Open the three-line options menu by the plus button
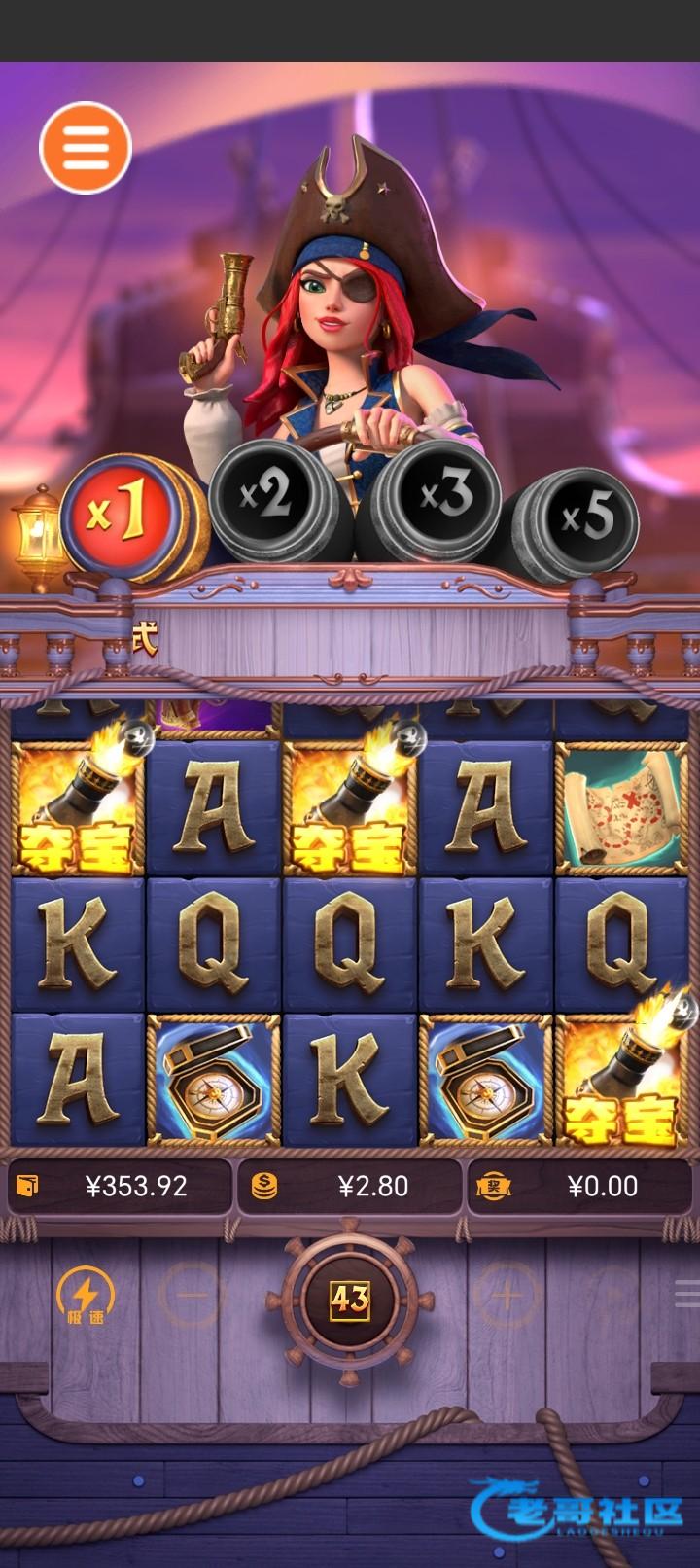 click(x=686, y=1293)
